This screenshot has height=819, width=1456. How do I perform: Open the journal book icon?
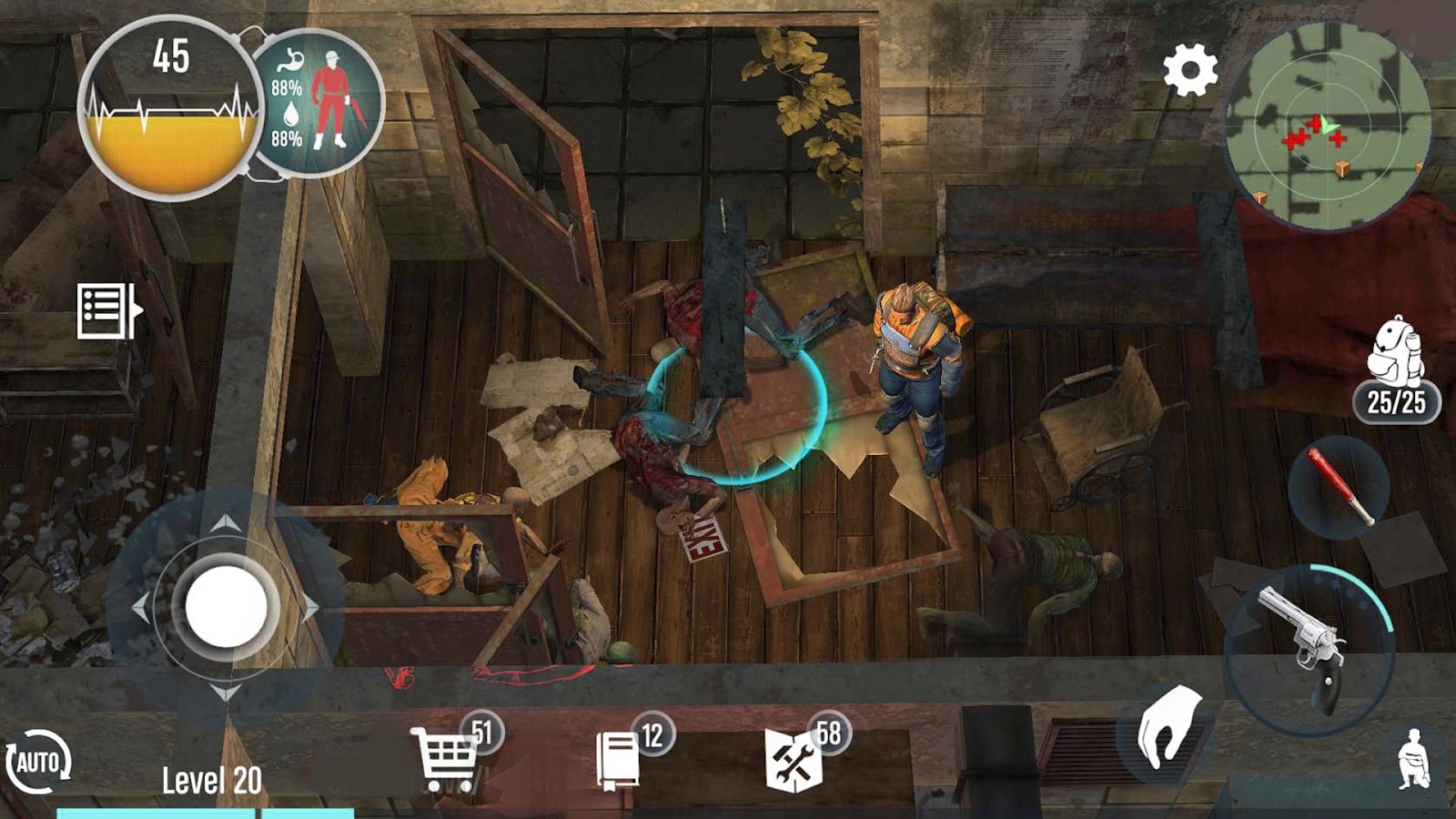(619, 759)
